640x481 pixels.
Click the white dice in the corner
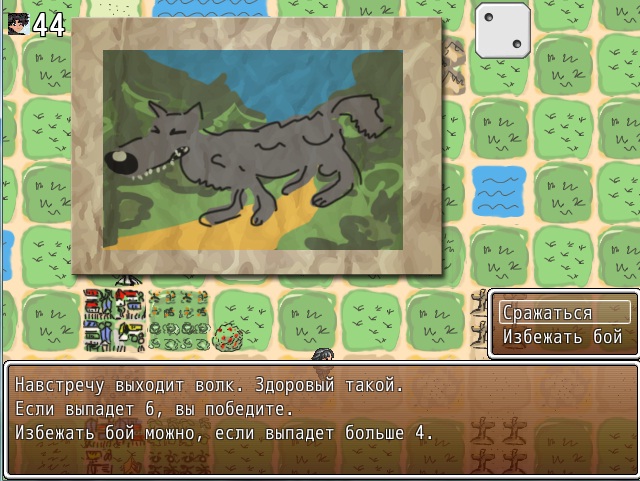pyautogui.click(x=504, y=30)
